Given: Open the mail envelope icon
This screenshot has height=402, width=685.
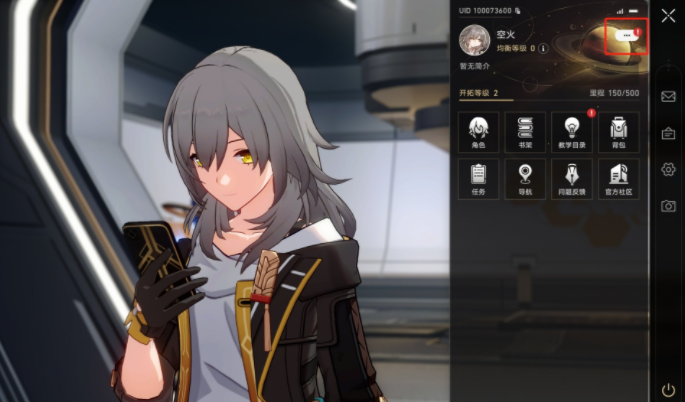Looking at the screenshot, I should 668,96.
